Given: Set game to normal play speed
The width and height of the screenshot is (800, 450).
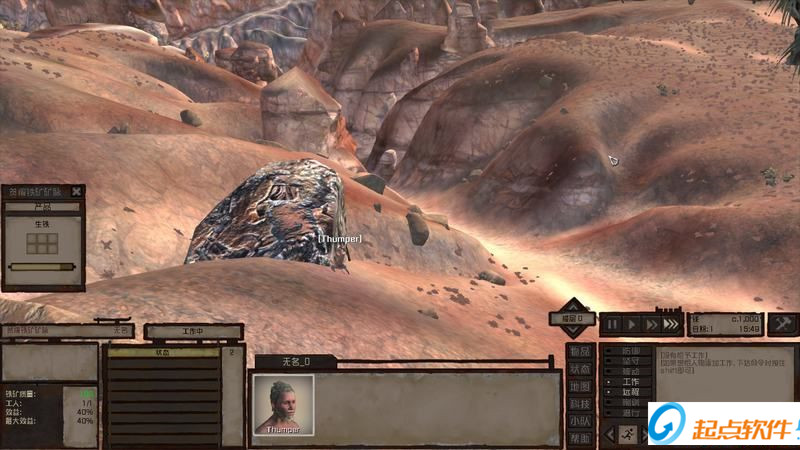Looking at the screenshot, I should point(631,324).
